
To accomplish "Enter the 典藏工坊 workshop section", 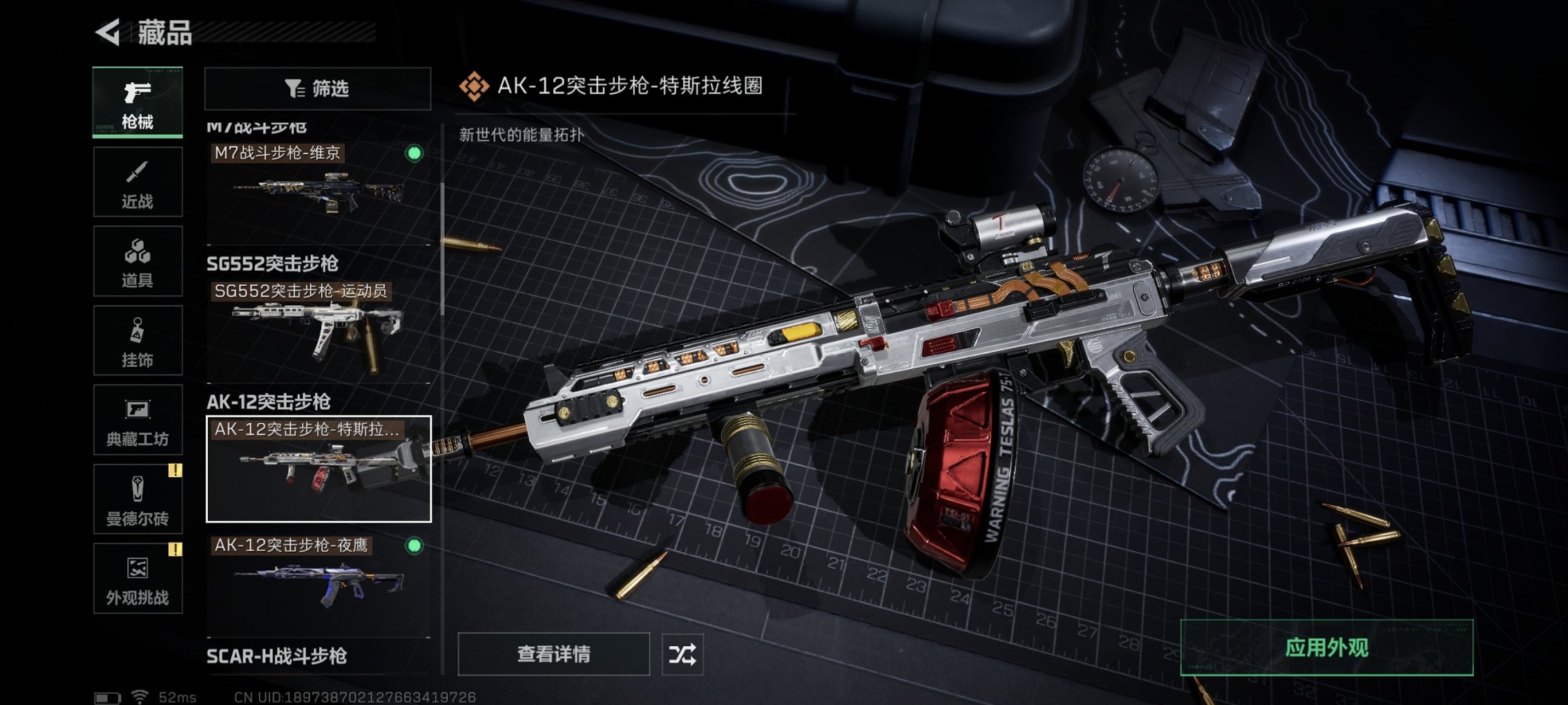I will pos(137,420).
